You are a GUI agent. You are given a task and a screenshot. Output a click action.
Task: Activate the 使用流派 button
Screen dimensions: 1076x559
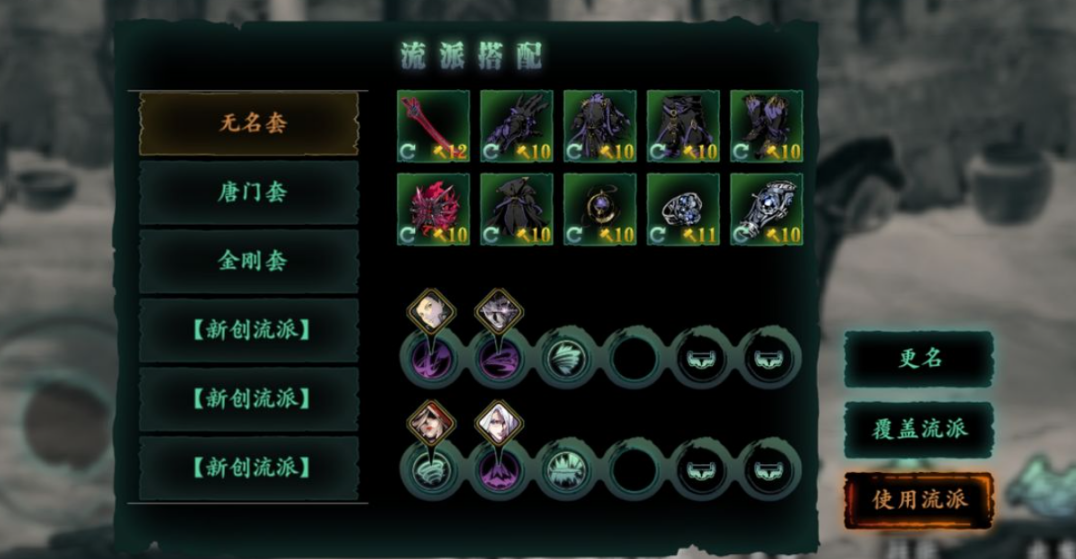(919, 499)
